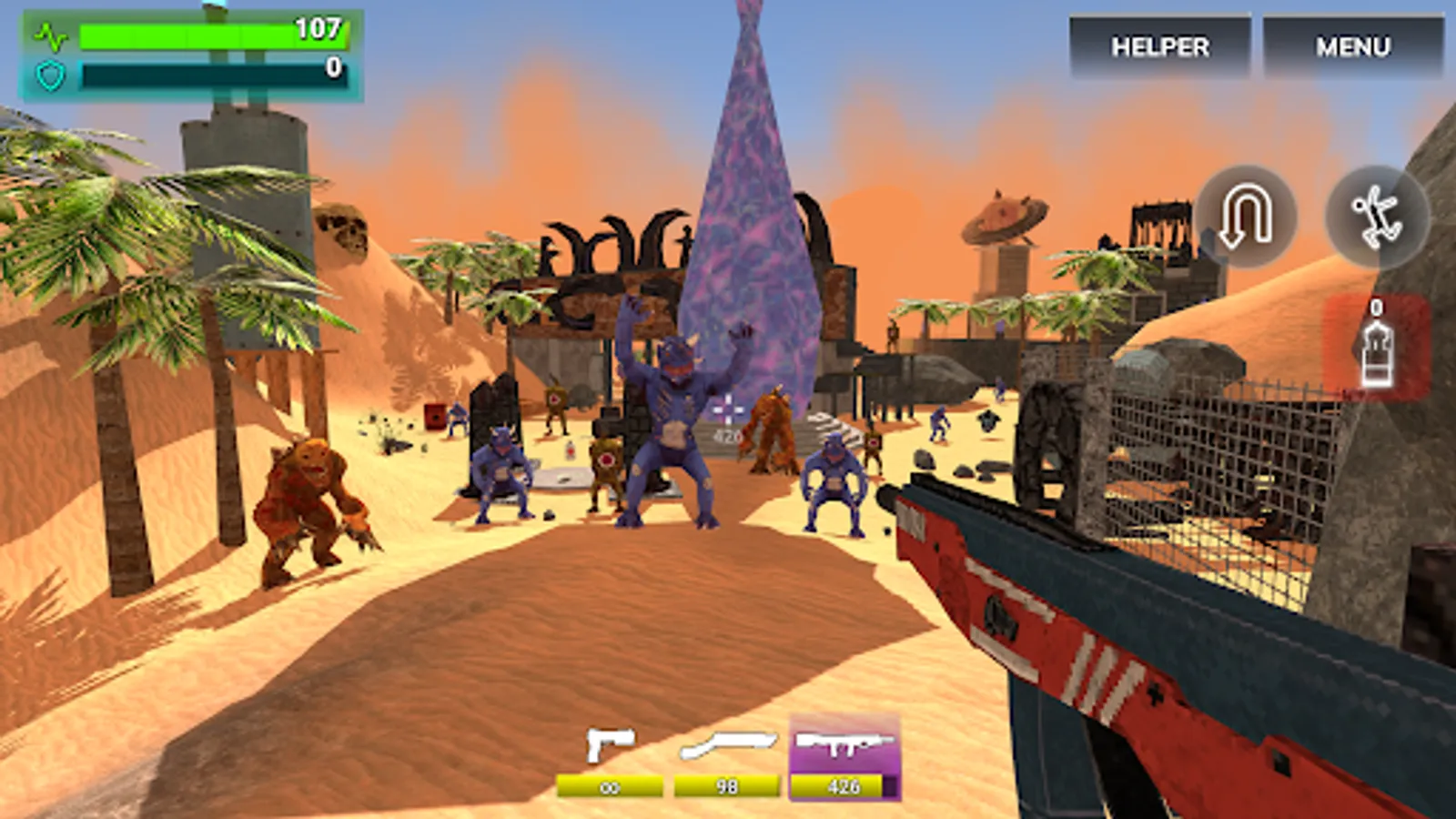Tap the 426 ammo counter under the SMG
This screenshot has width=1456, height=819.
(844, 784)
